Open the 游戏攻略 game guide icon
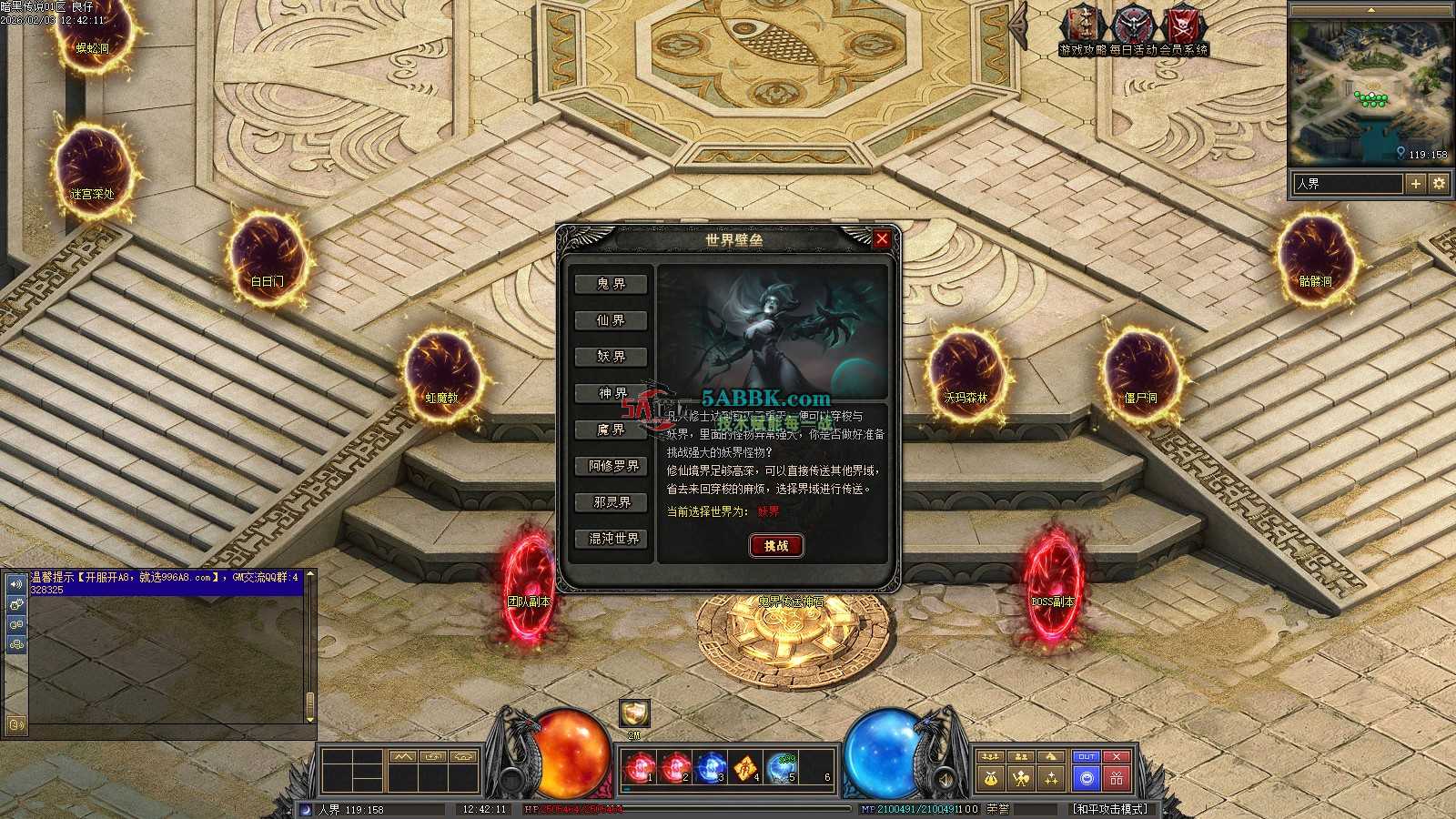 pyautogui.click(x=1083, y=27)
